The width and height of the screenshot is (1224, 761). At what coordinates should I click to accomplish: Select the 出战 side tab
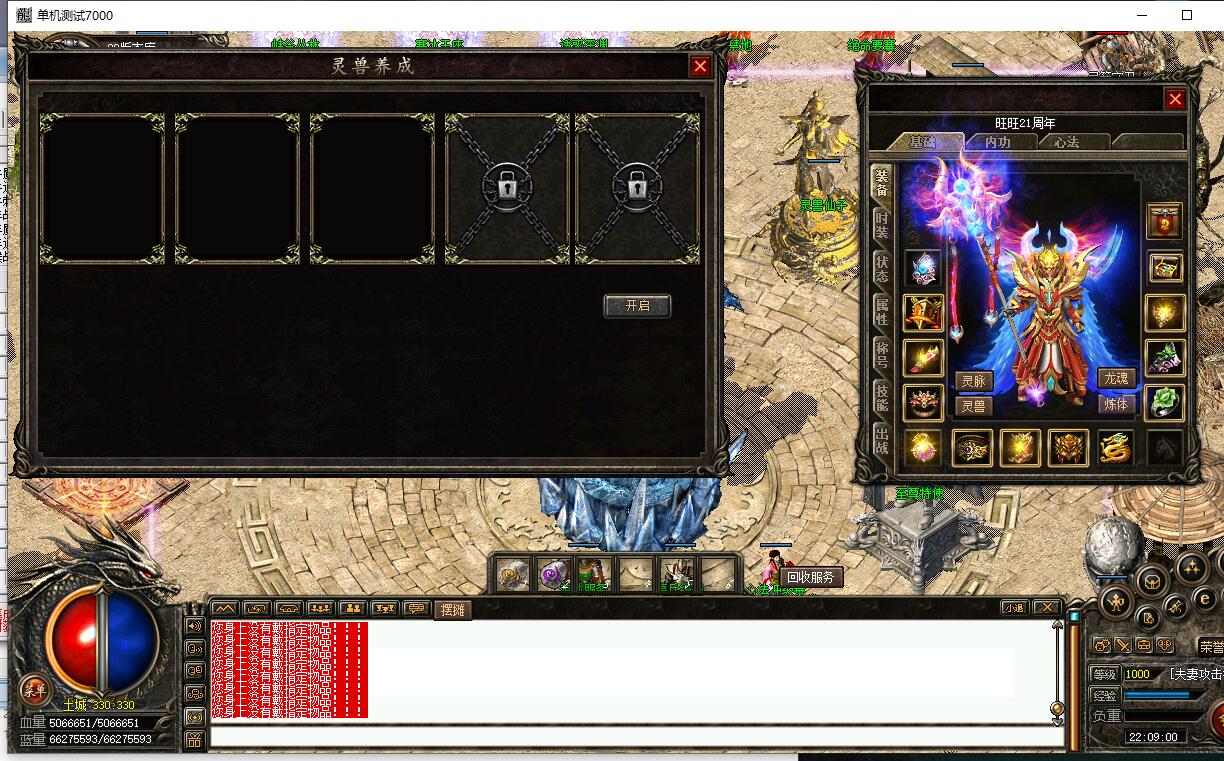(x=881, y=439)
